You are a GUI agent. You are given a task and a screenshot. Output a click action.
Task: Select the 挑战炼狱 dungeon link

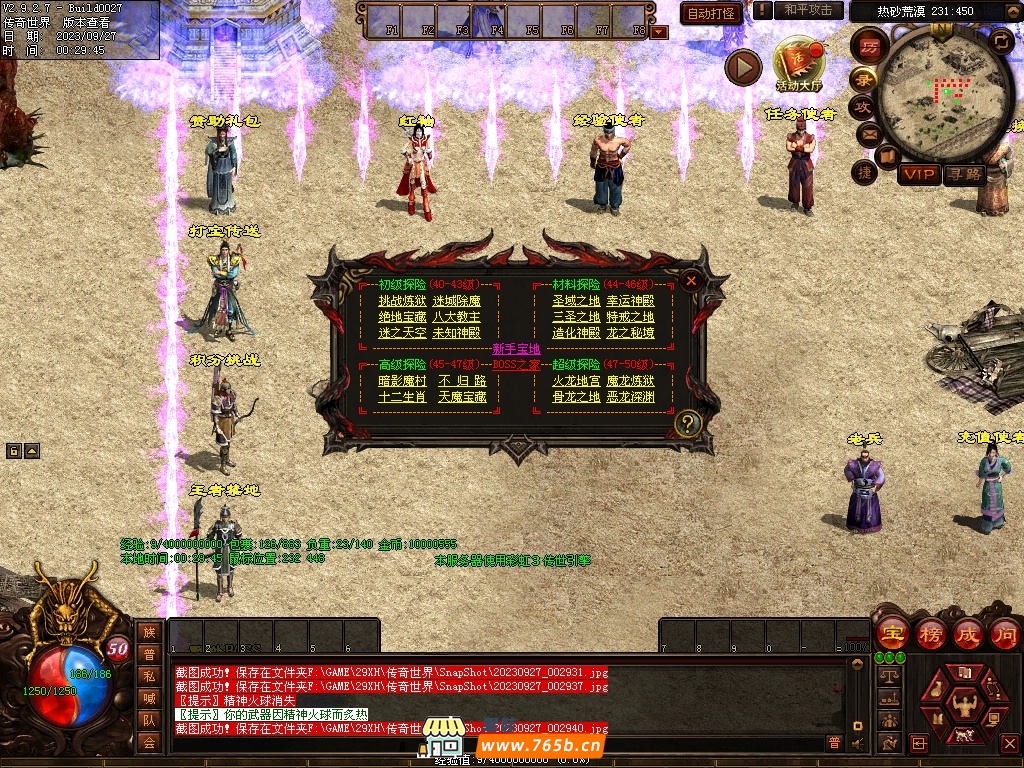pos(402,301)
